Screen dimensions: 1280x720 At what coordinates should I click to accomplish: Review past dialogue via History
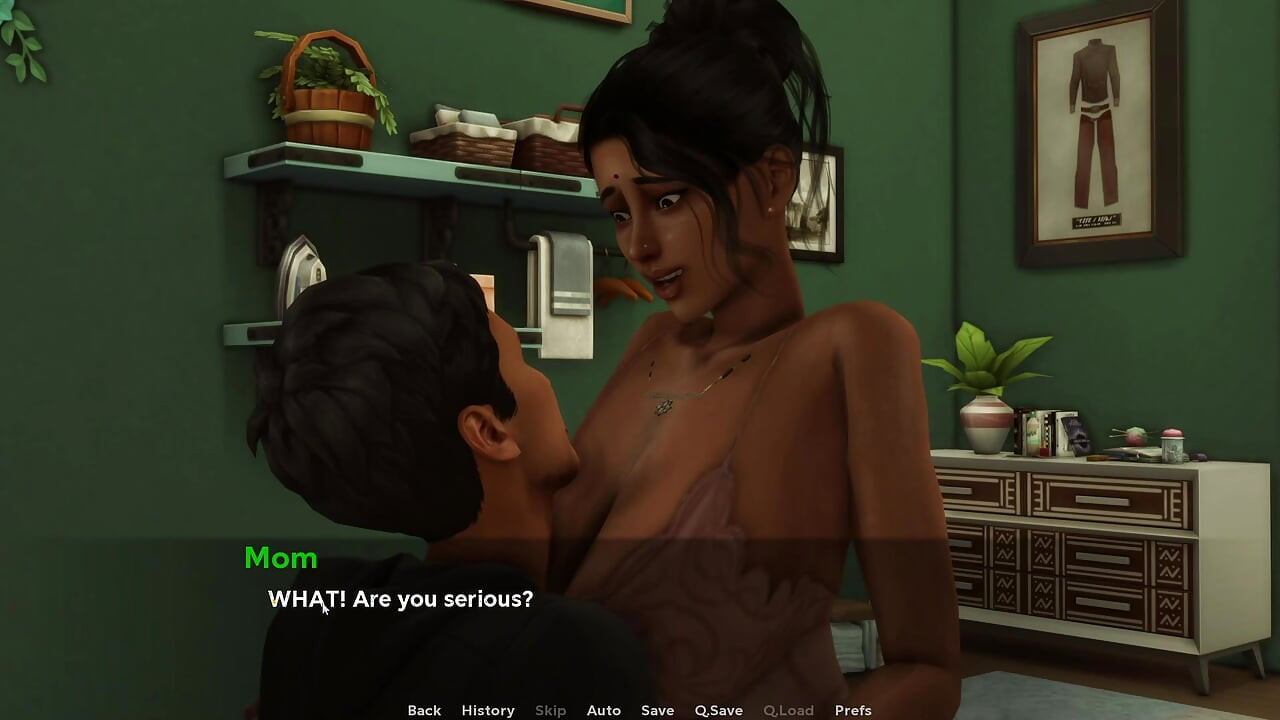pyautogui.click(x=488, y=710)
